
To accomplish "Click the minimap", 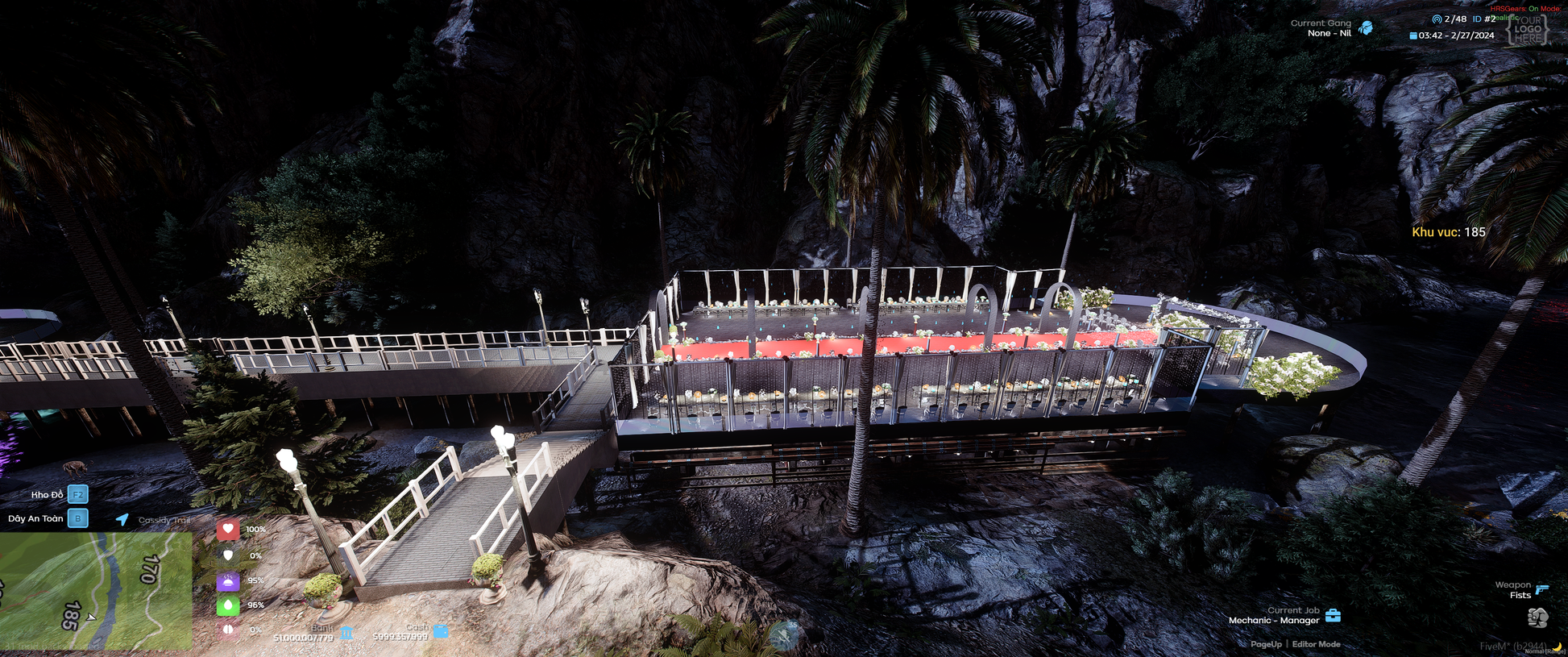I will 95,591.
